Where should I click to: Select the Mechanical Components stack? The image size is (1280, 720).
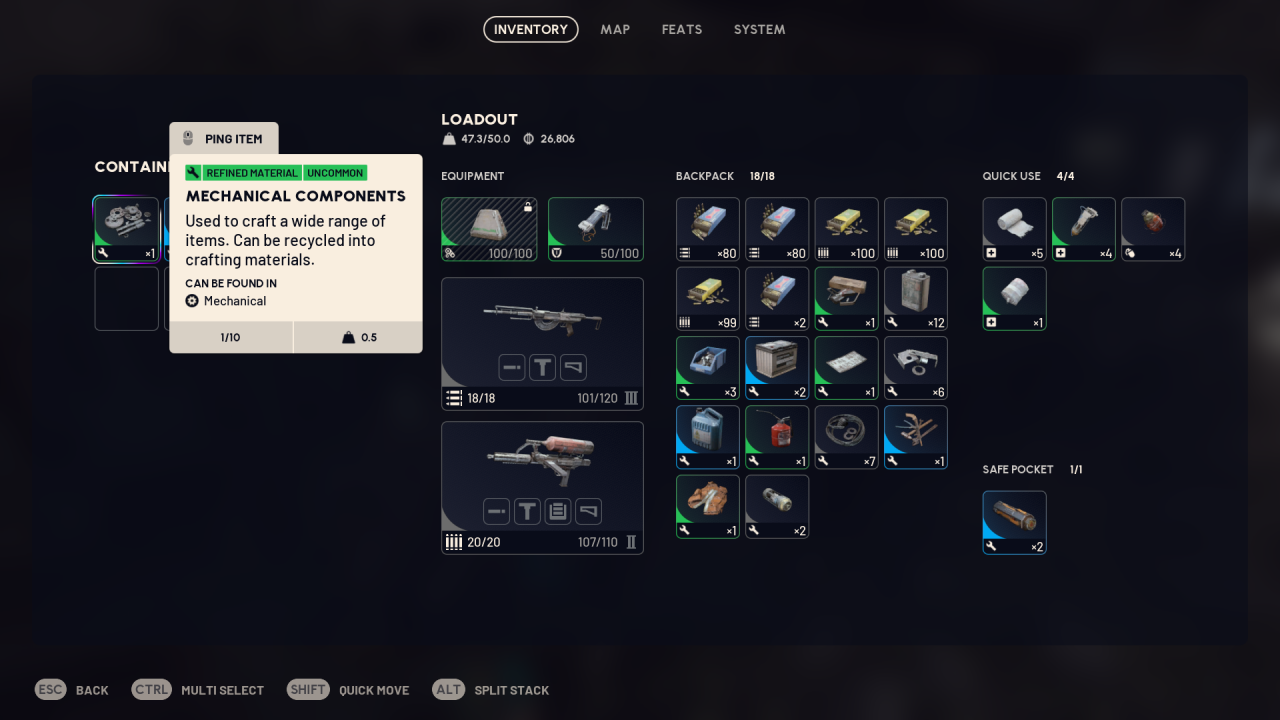(x=127, y=229)
